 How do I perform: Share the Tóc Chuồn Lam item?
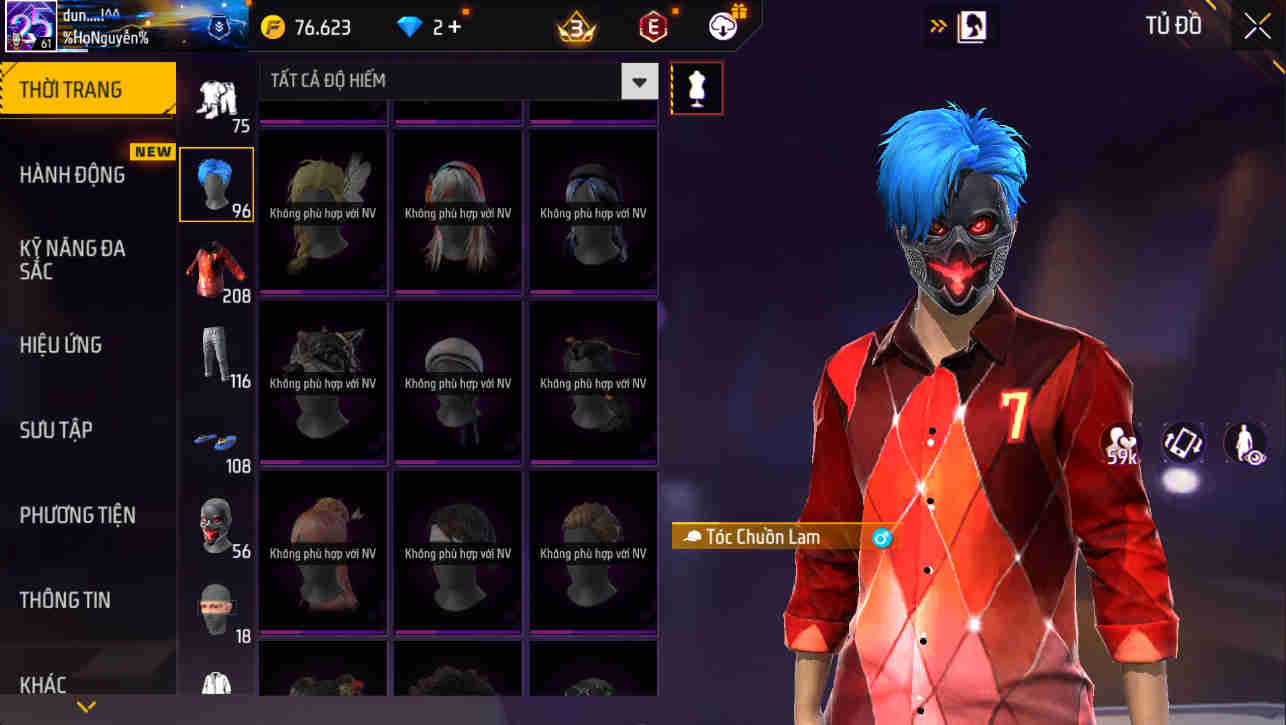(881, 537)
